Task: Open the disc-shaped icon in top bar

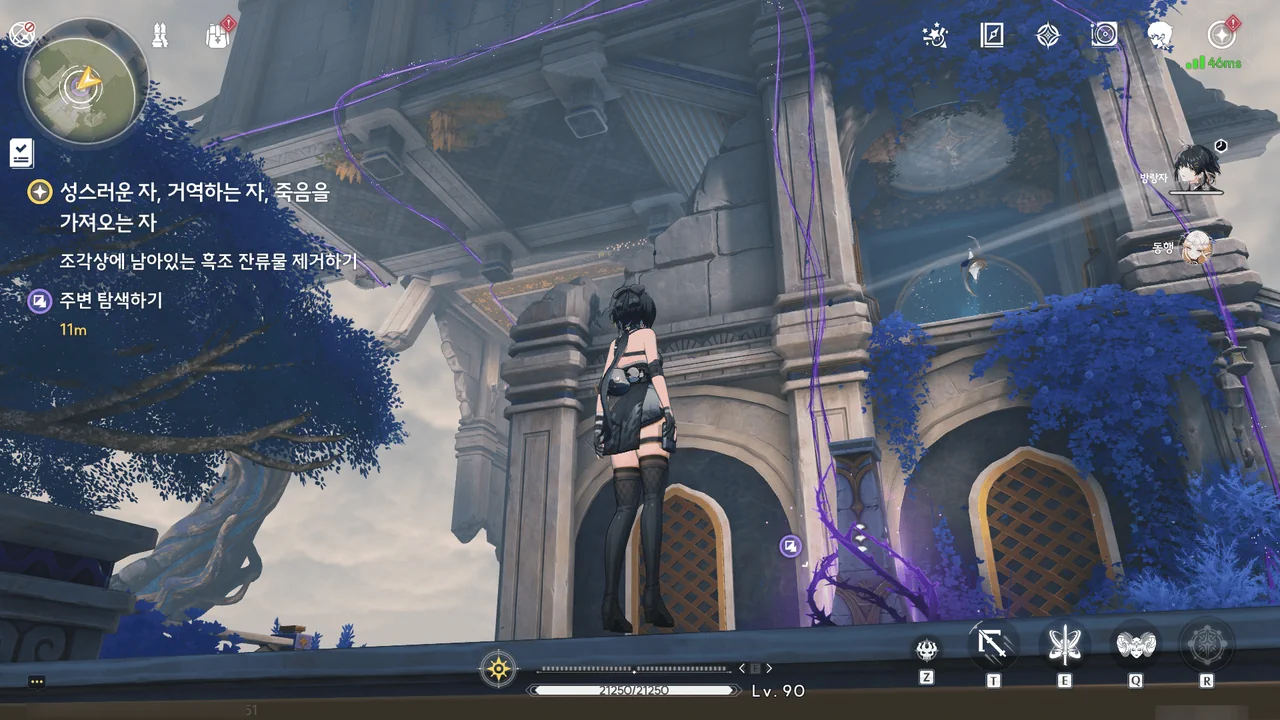Action: coord(1104,36)
